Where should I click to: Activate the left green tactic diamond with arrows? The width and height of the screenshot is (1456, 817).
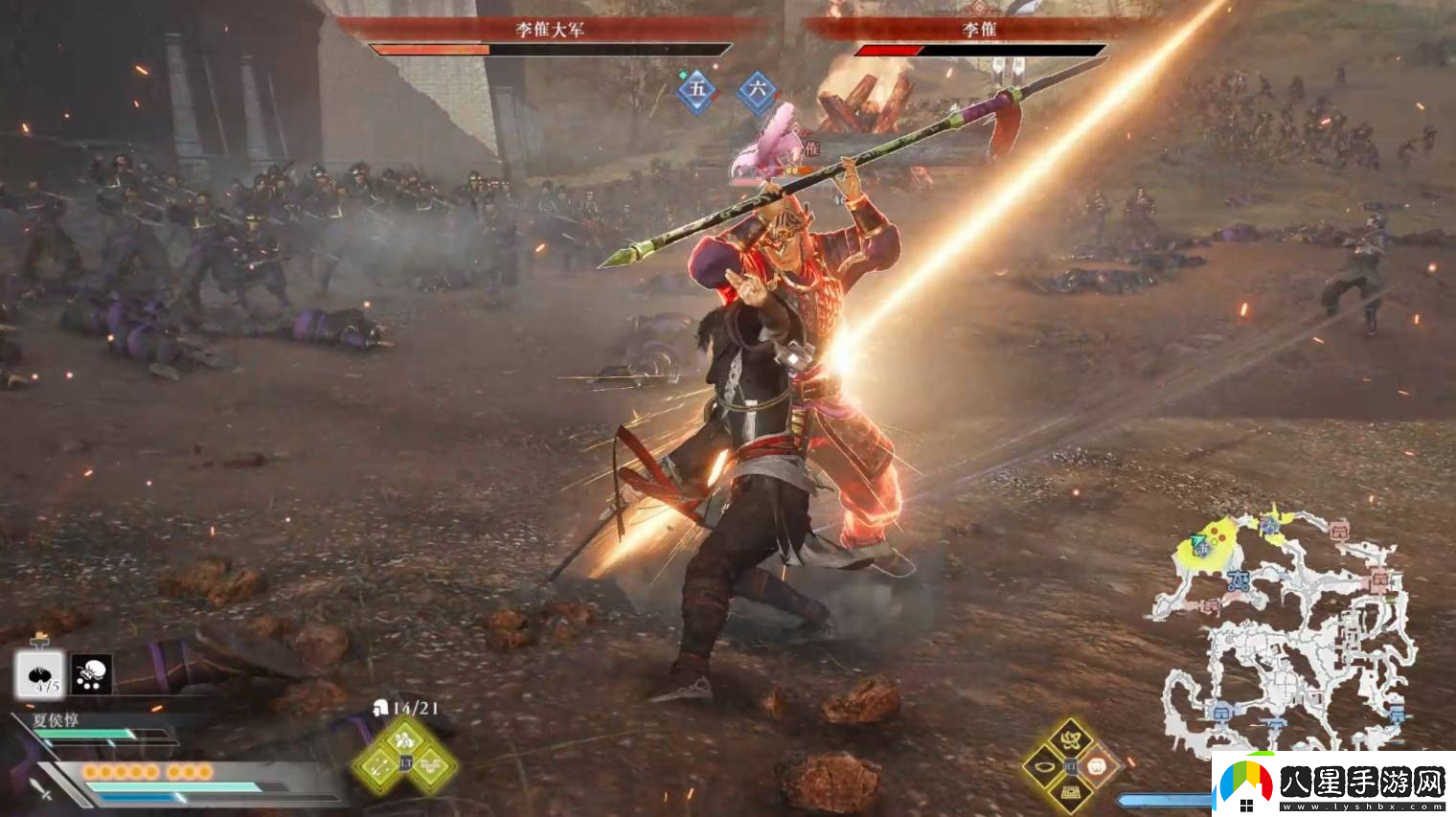click(x=378, y=765)
